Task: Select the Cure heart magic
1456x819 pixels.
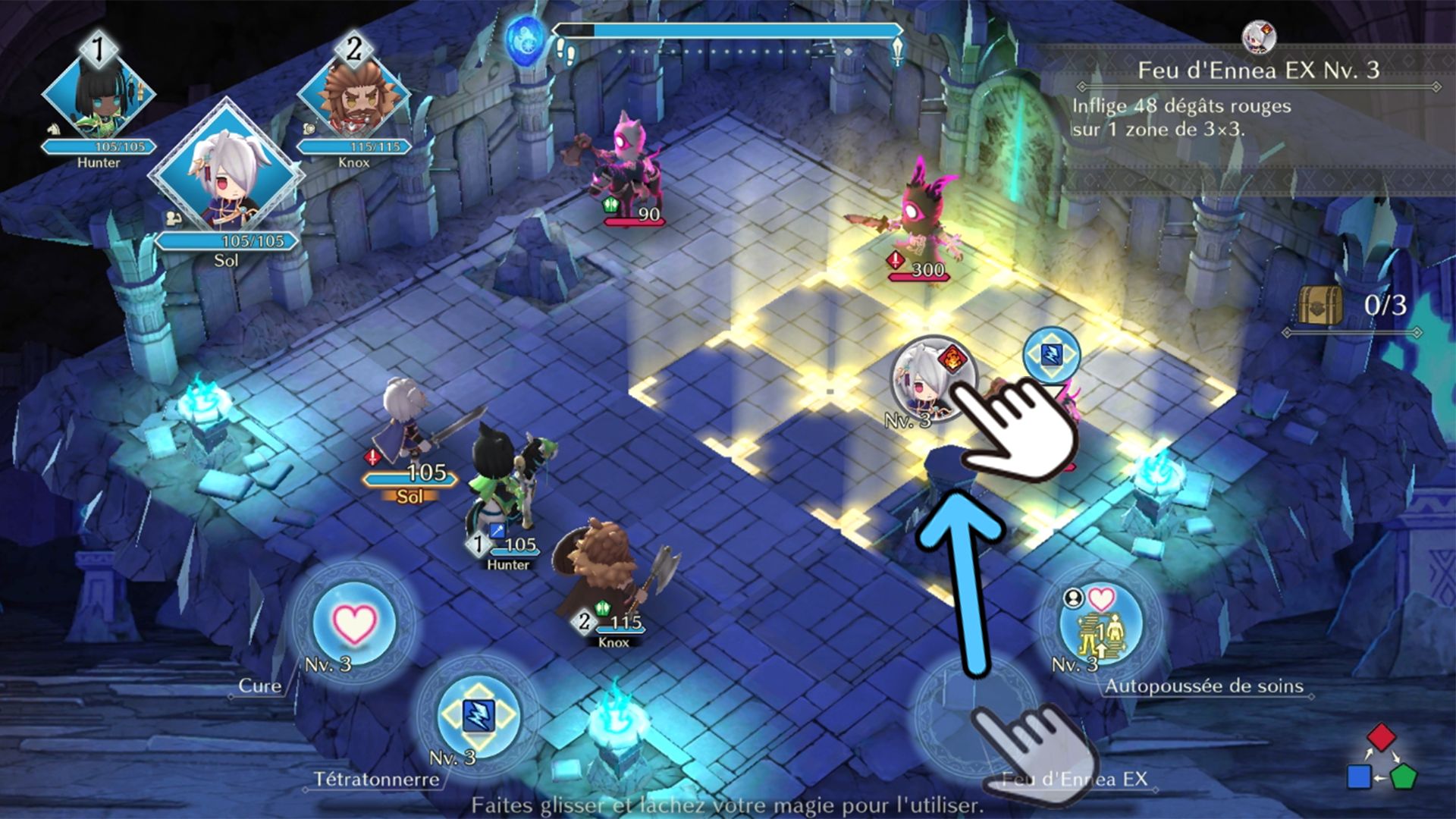Action: pyautogui.click(x=354, y=623)
